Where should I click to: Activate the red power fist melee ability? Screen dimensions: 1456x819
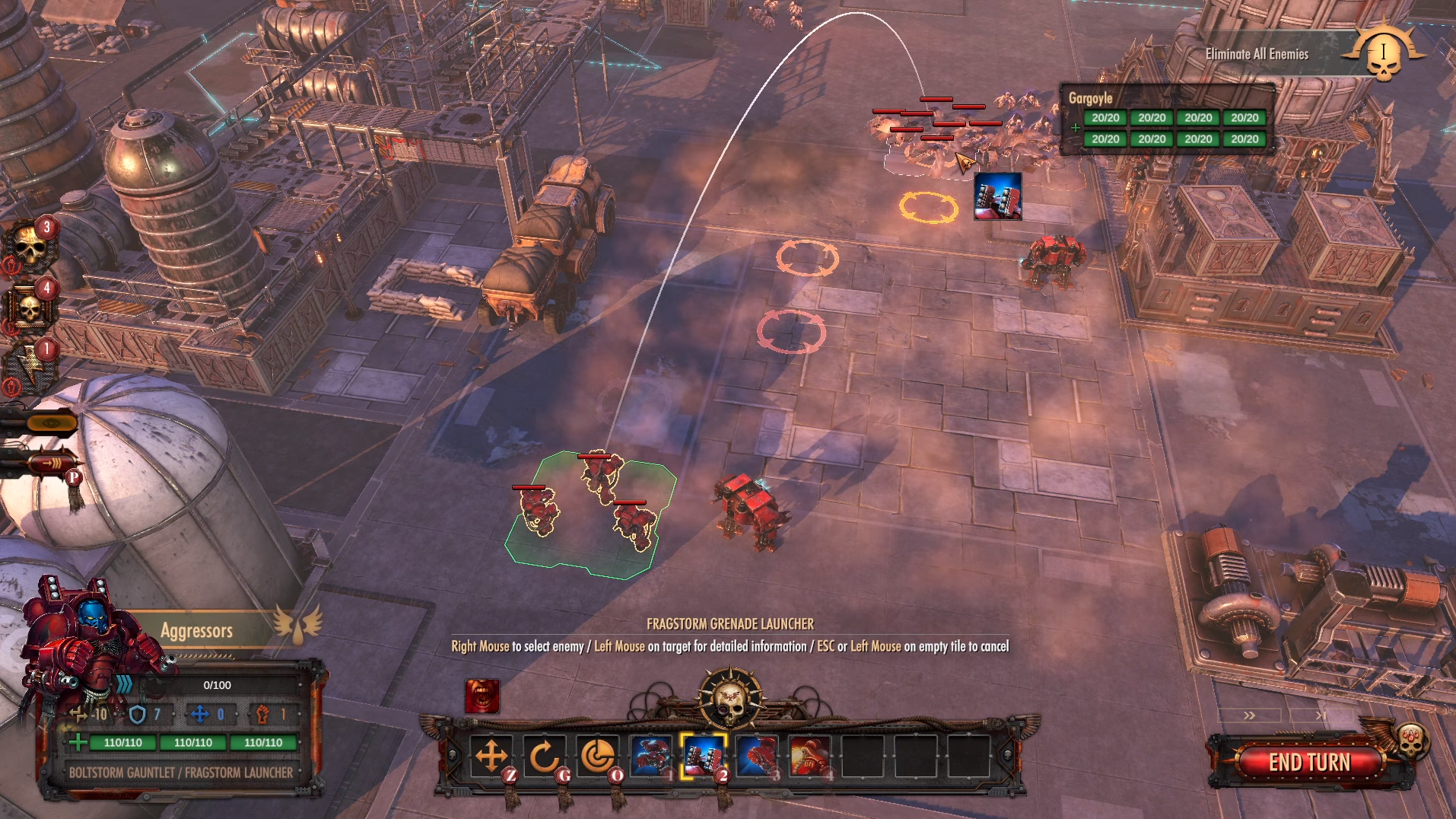pos(757,756)
